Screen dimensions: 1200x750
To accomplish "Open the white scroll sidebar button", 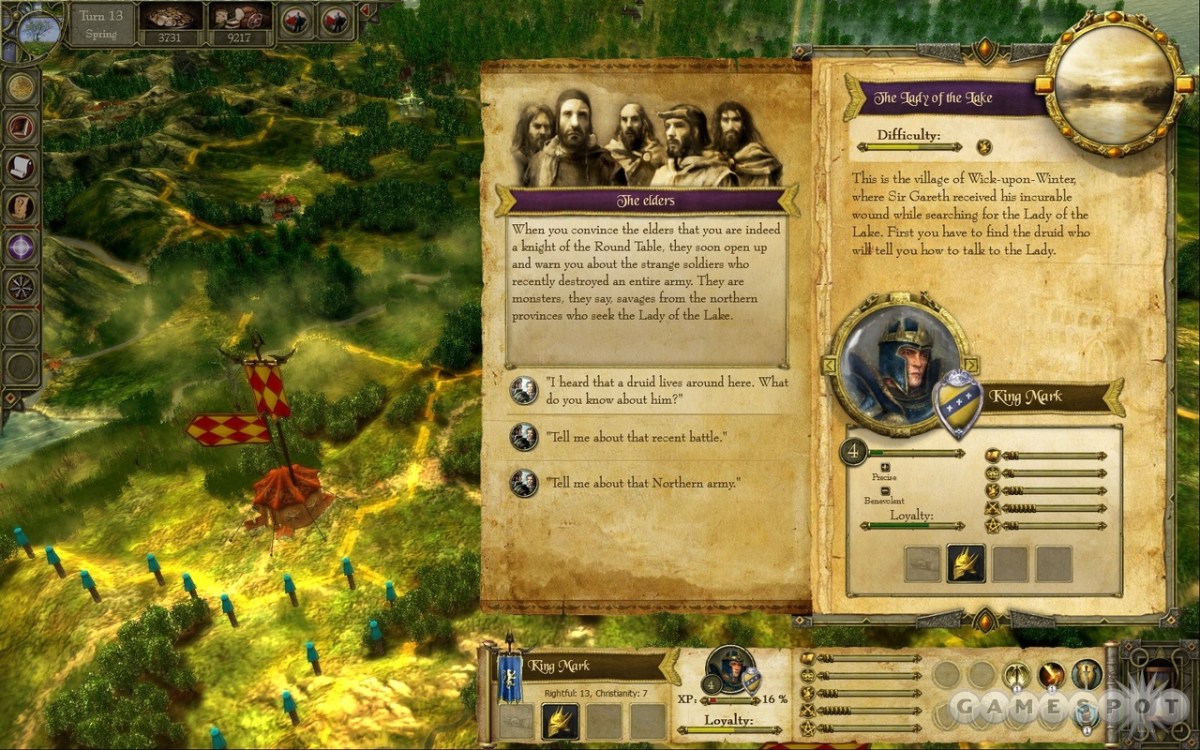I will coord(20,167).
